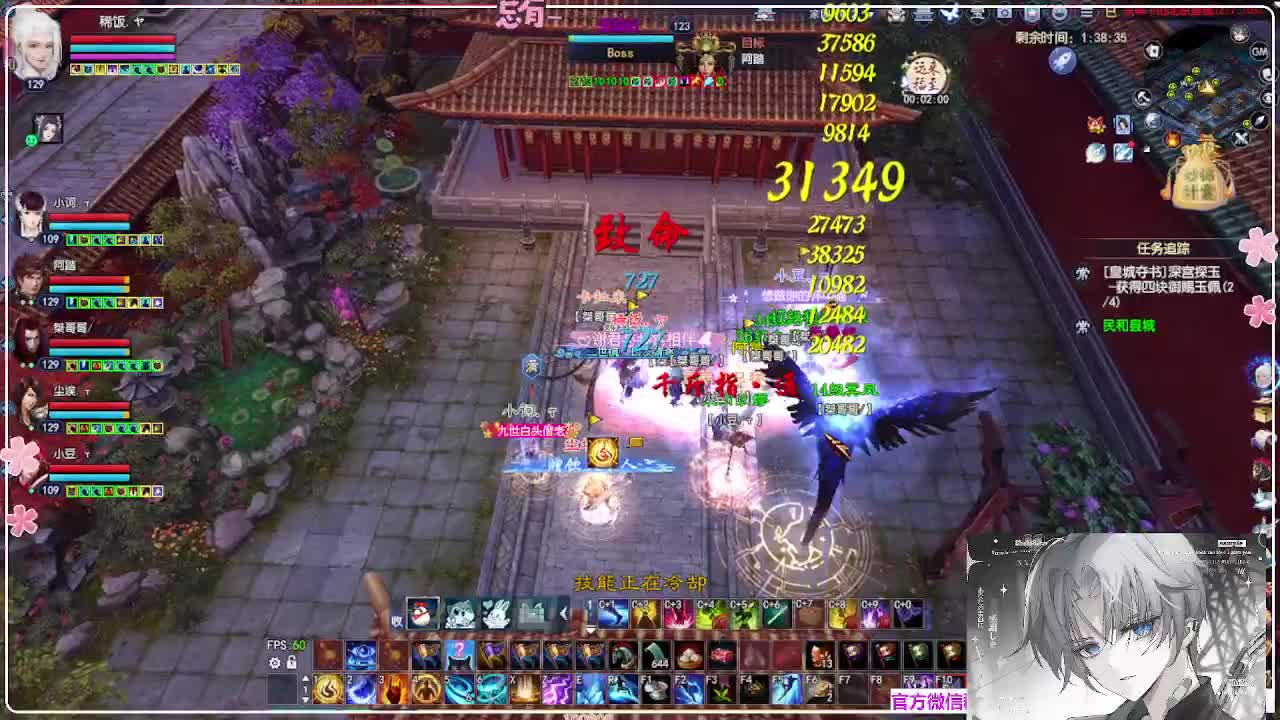The height and width of the screenshot is (720, 1280).
Task: Collapse the pet bar with the left chevron
Action: [x=563, y=612]
